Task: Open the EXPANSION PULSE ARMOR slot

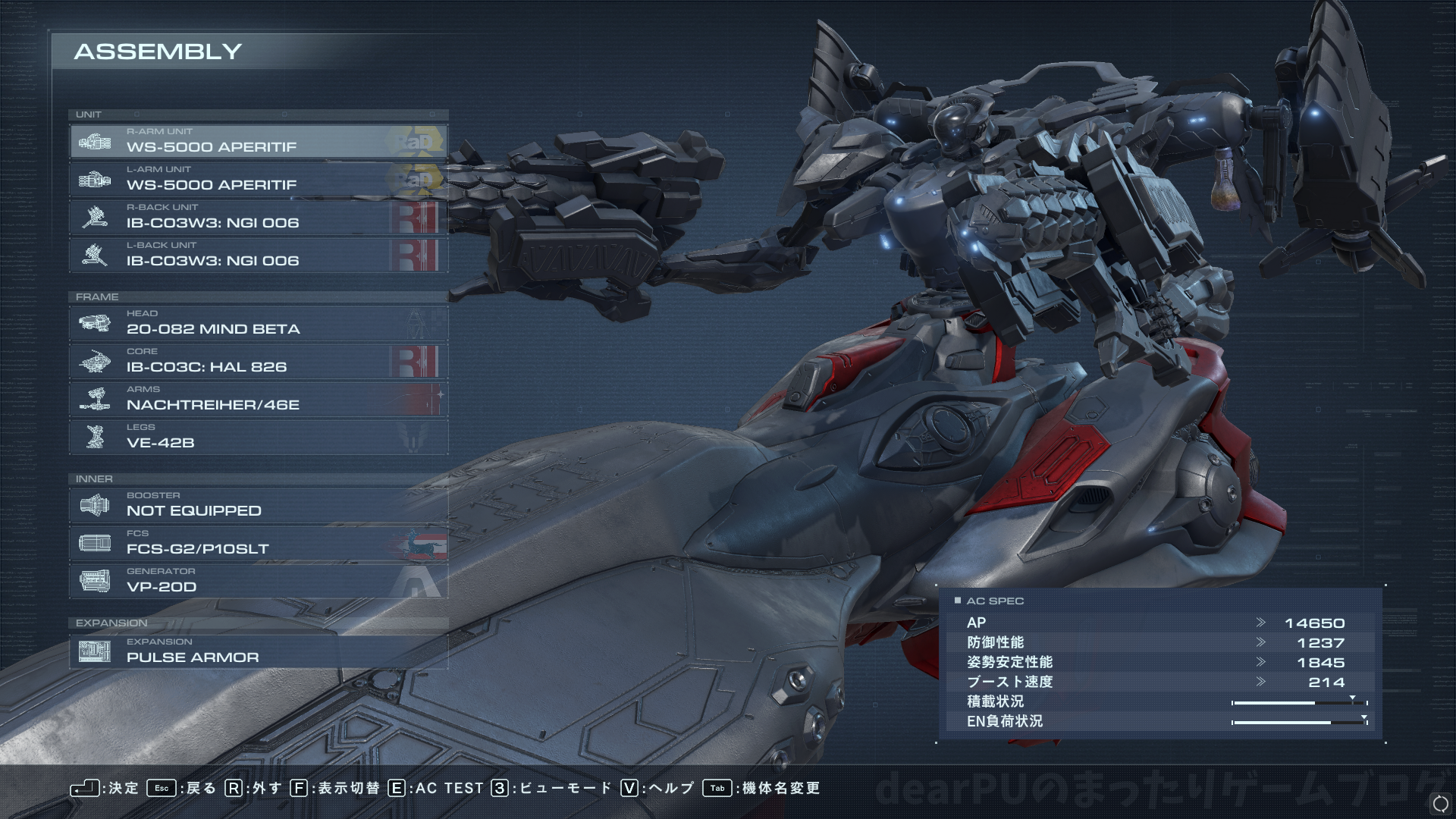Action: tap(258, 652)
